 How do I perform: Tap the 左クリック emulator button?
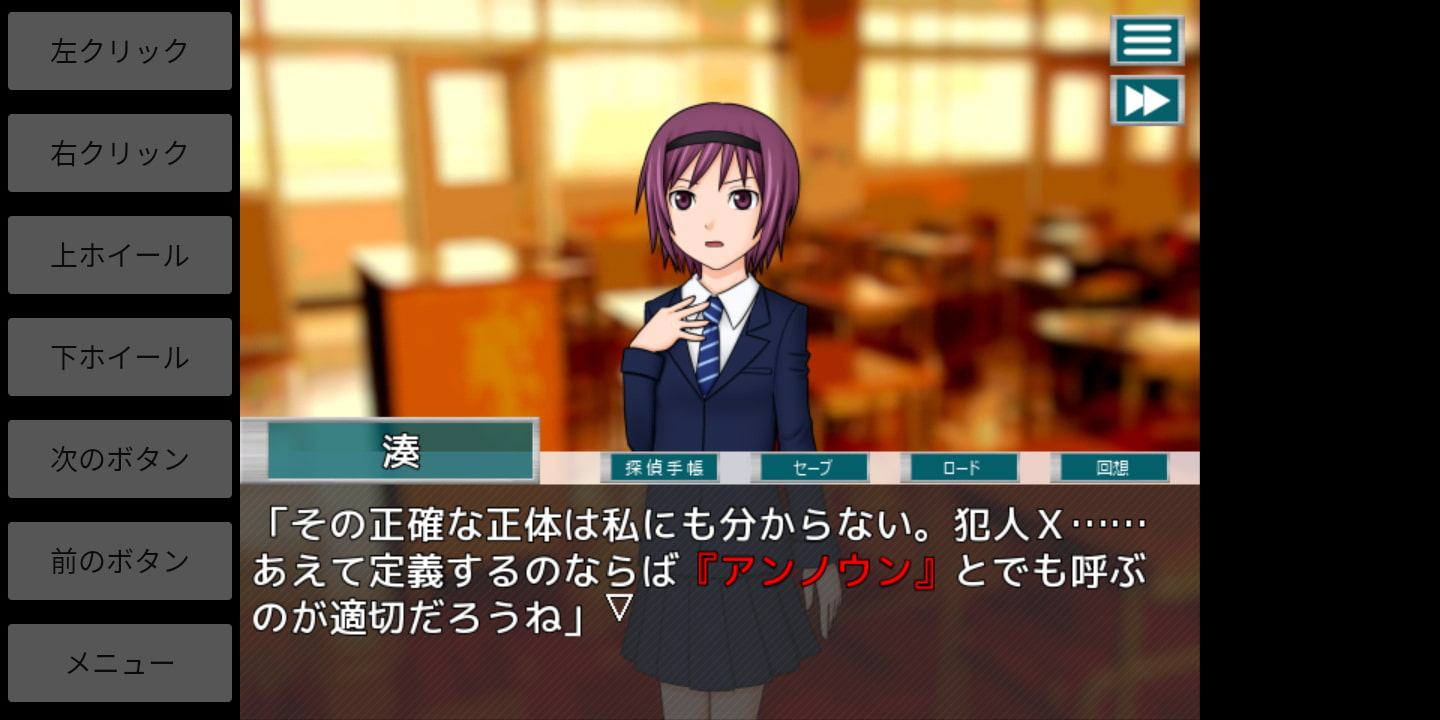(120, 51)
